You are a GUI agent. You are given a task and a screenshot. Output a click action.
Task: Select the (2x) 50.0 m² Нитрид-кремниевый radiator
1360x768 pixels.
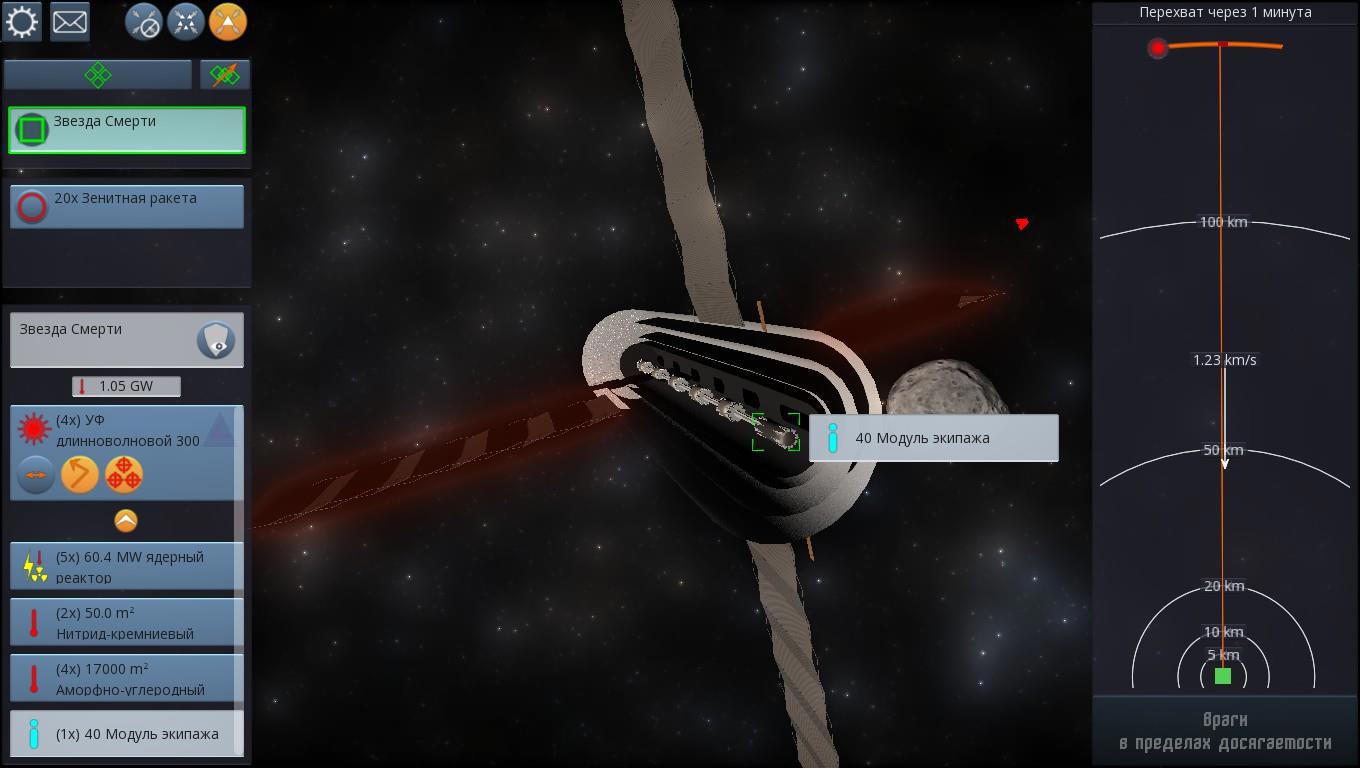click(127, 622)
